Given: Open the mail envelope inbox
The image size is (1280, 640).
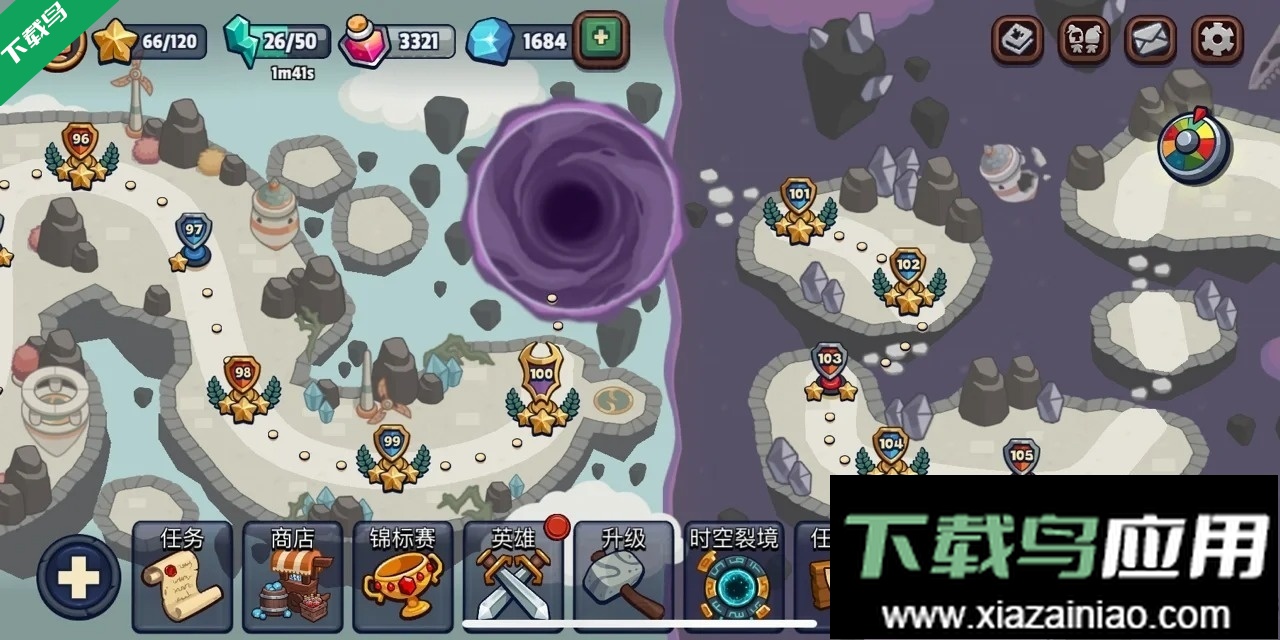Looking at the screenshot, I should [1151, 40].
